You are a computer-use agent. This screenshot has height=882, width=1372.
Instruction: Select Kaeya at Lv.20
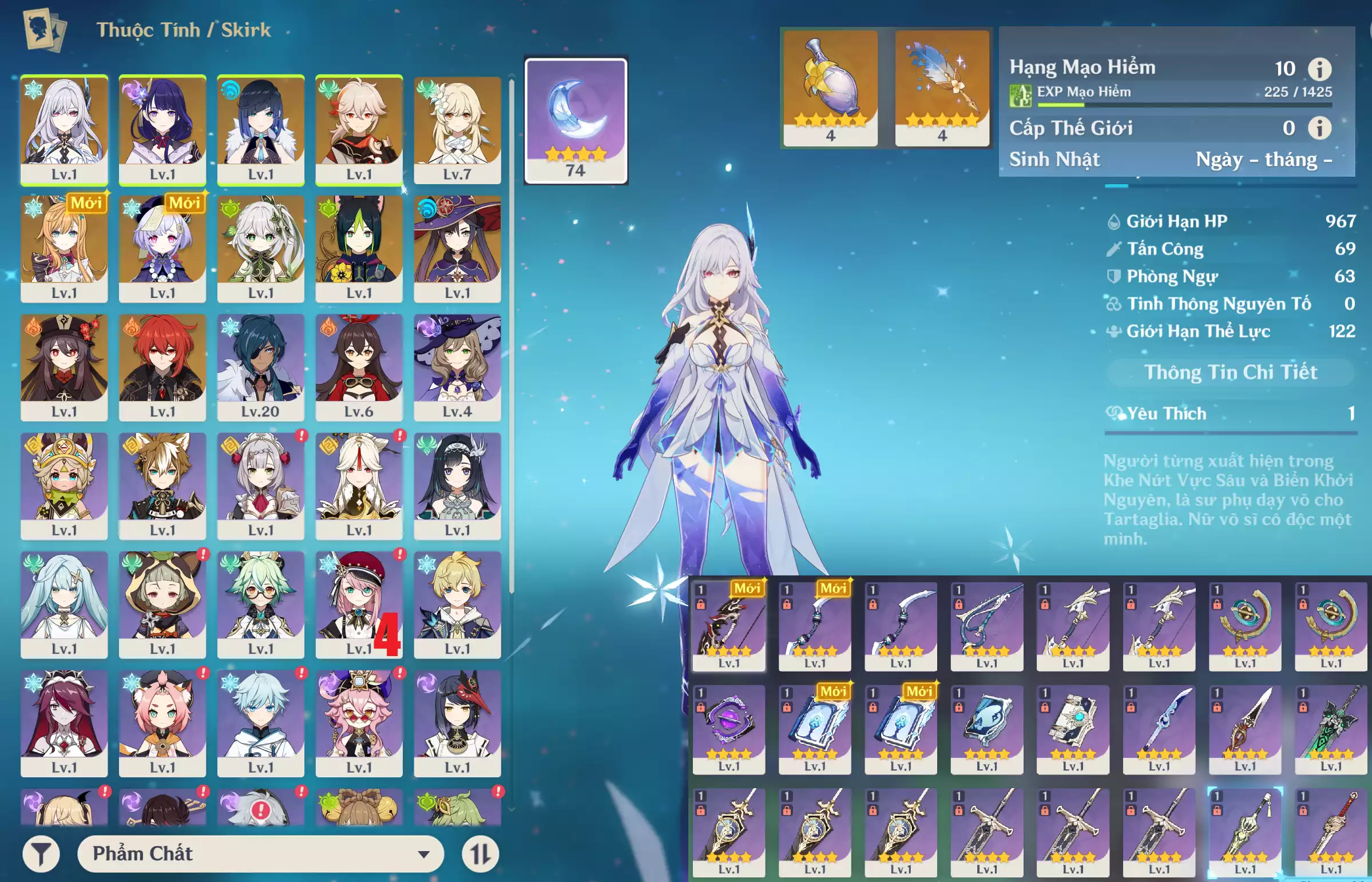[261, 367]
